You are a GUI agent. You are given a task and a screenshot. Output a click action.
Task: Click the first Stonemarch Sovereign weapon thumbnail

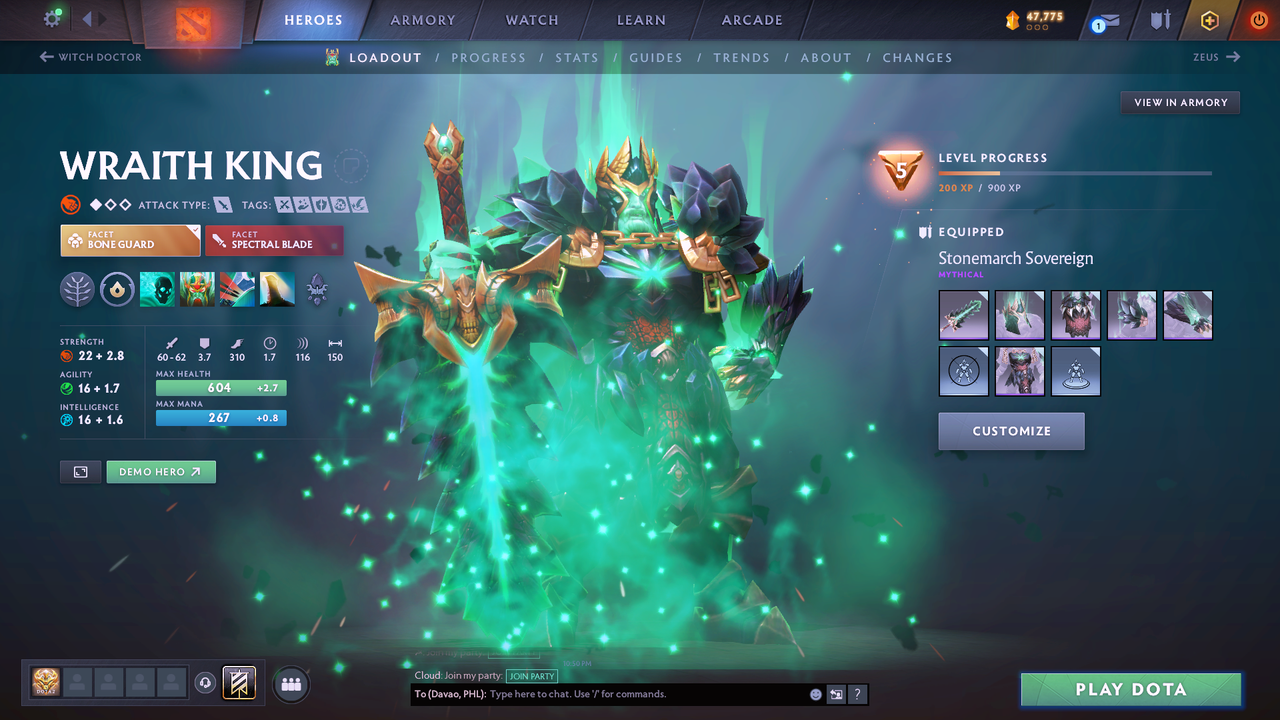coord(962,315)
